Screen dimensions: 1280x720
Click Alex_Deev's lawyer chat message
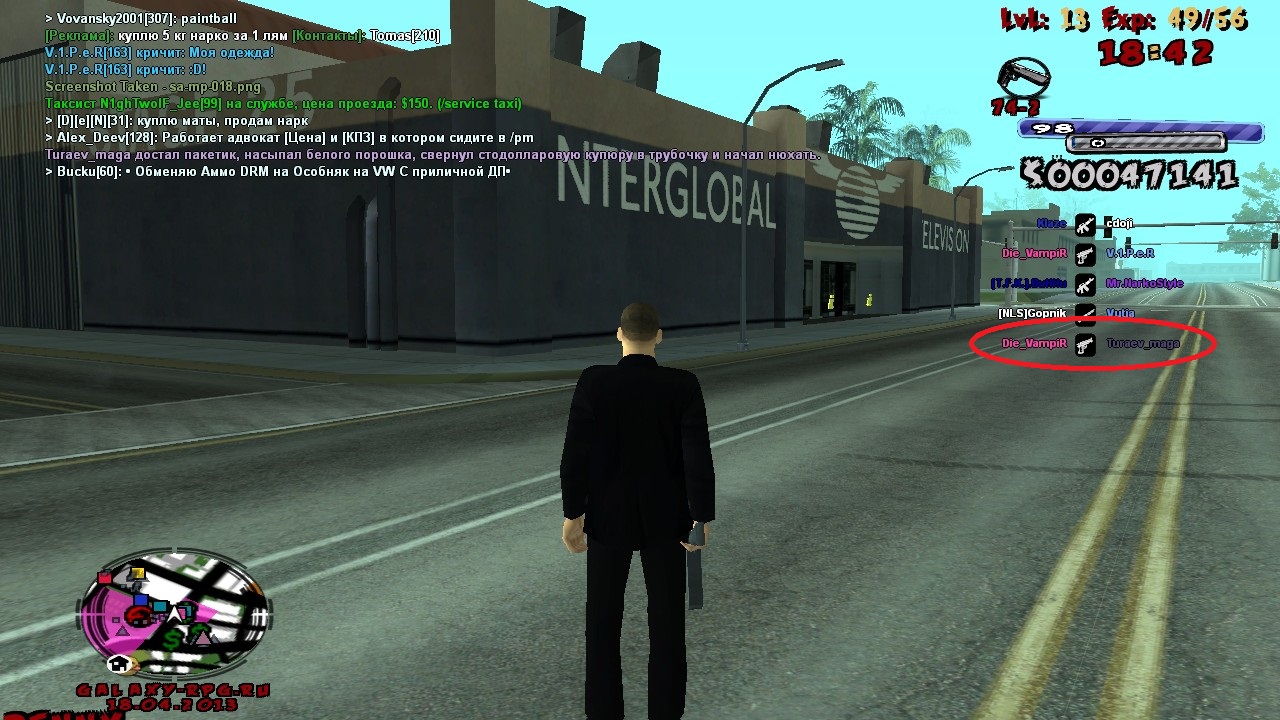289,138
